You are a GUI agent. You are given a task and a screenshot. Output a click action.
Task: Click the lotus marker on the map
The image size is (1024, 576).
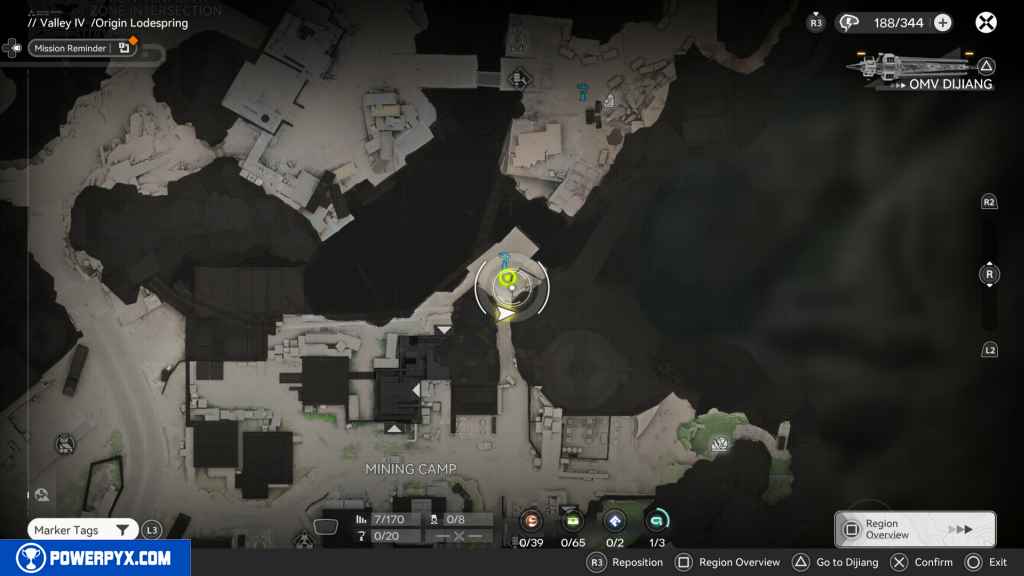pyautogui.click(x=718, y=444)
